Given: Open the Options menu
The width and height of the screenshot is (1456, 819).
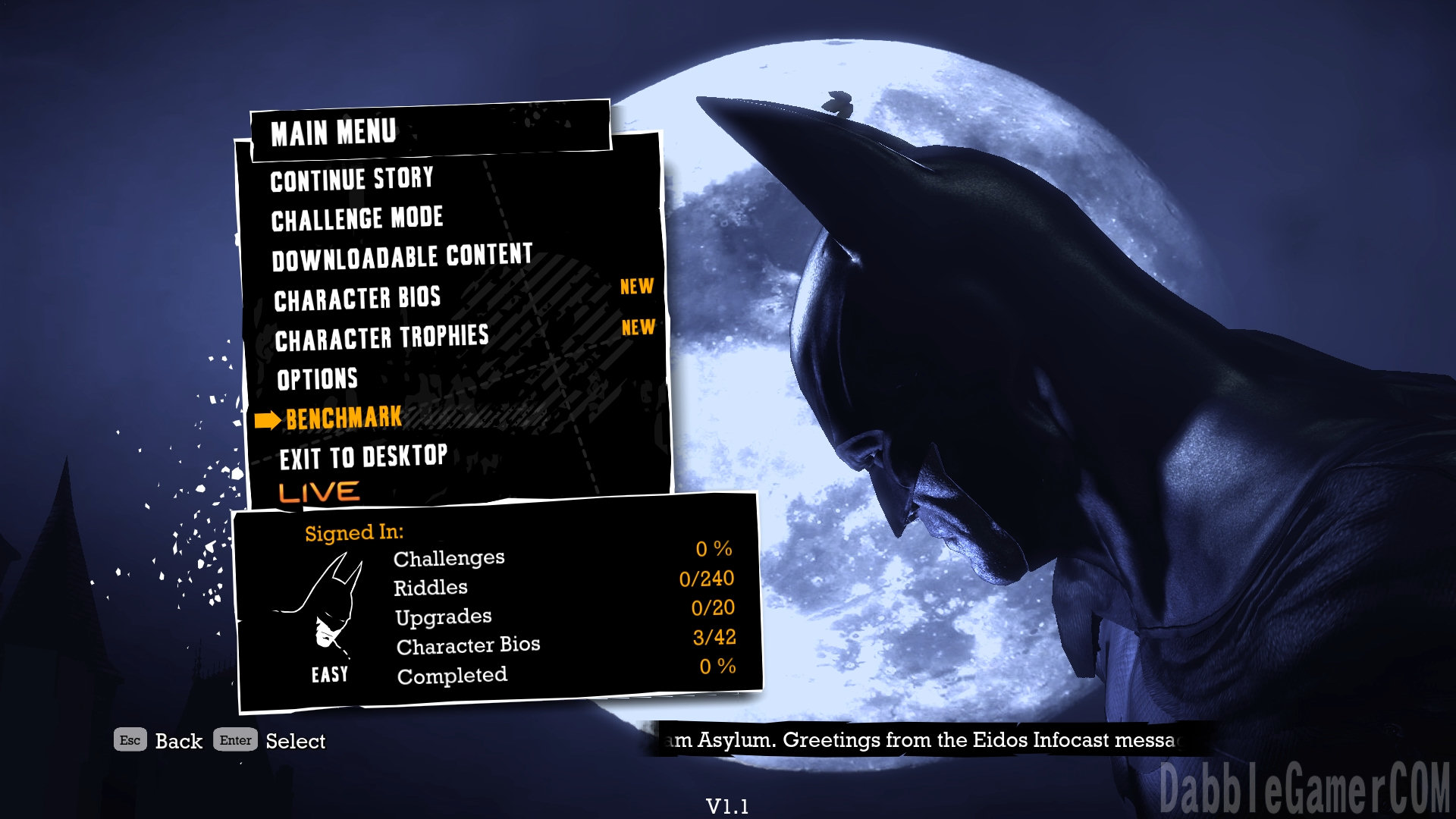Looking at the screenshot, I should coord(317,378).
